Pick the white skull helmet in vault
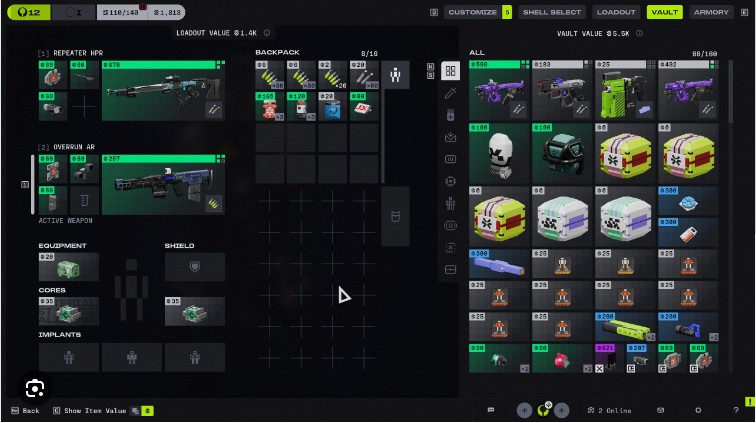 point(499,154)
